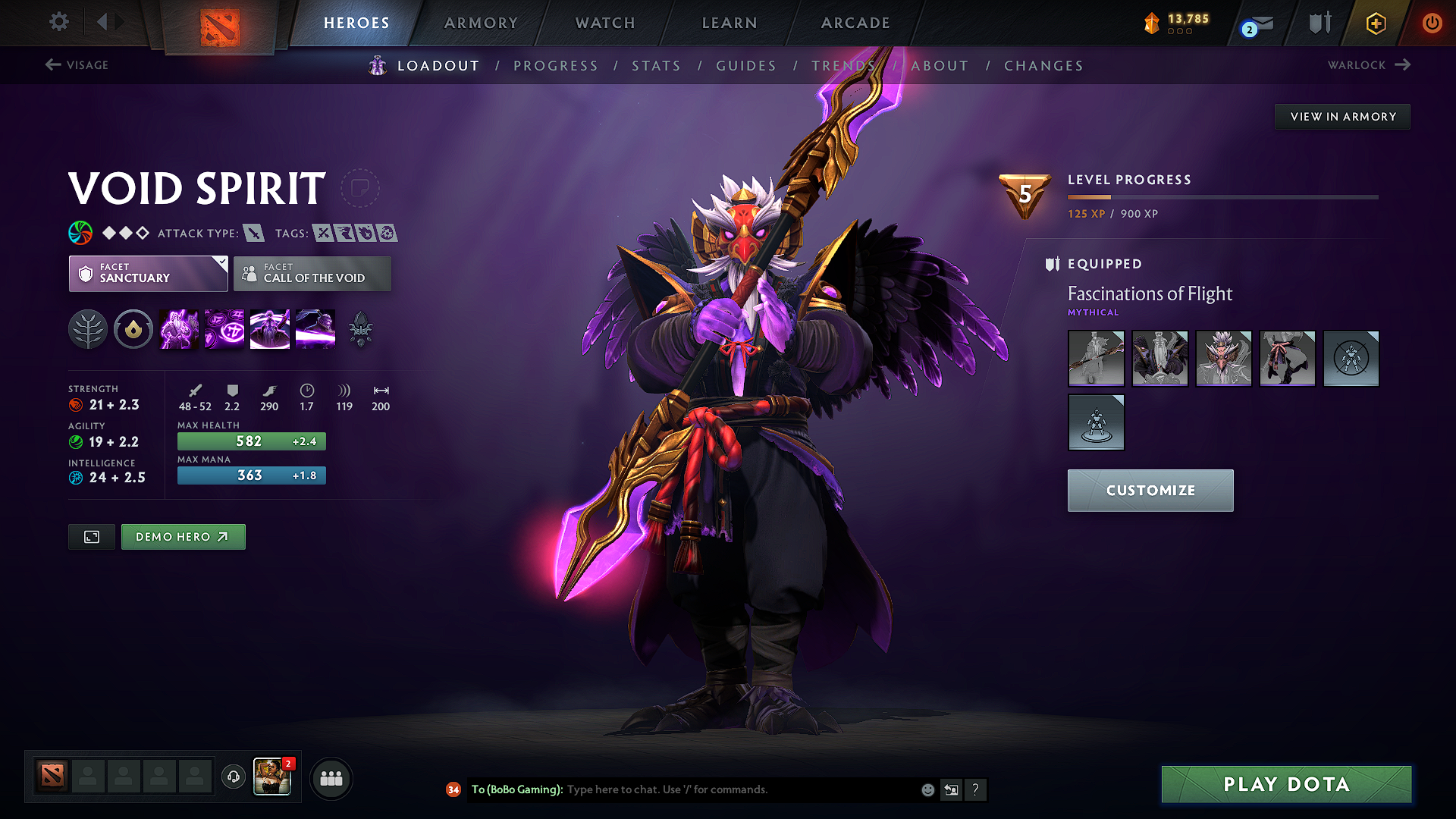The image size is (1456, 819).
Task: Toggle the portrait preview icon beside Demo Hero
Action: [x=91, y=536]
